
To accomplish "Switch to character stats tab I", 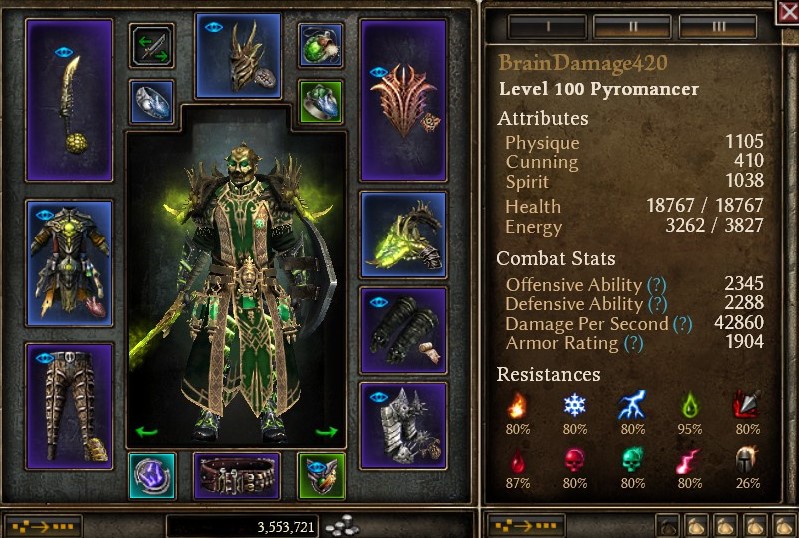I will [545, 24].
